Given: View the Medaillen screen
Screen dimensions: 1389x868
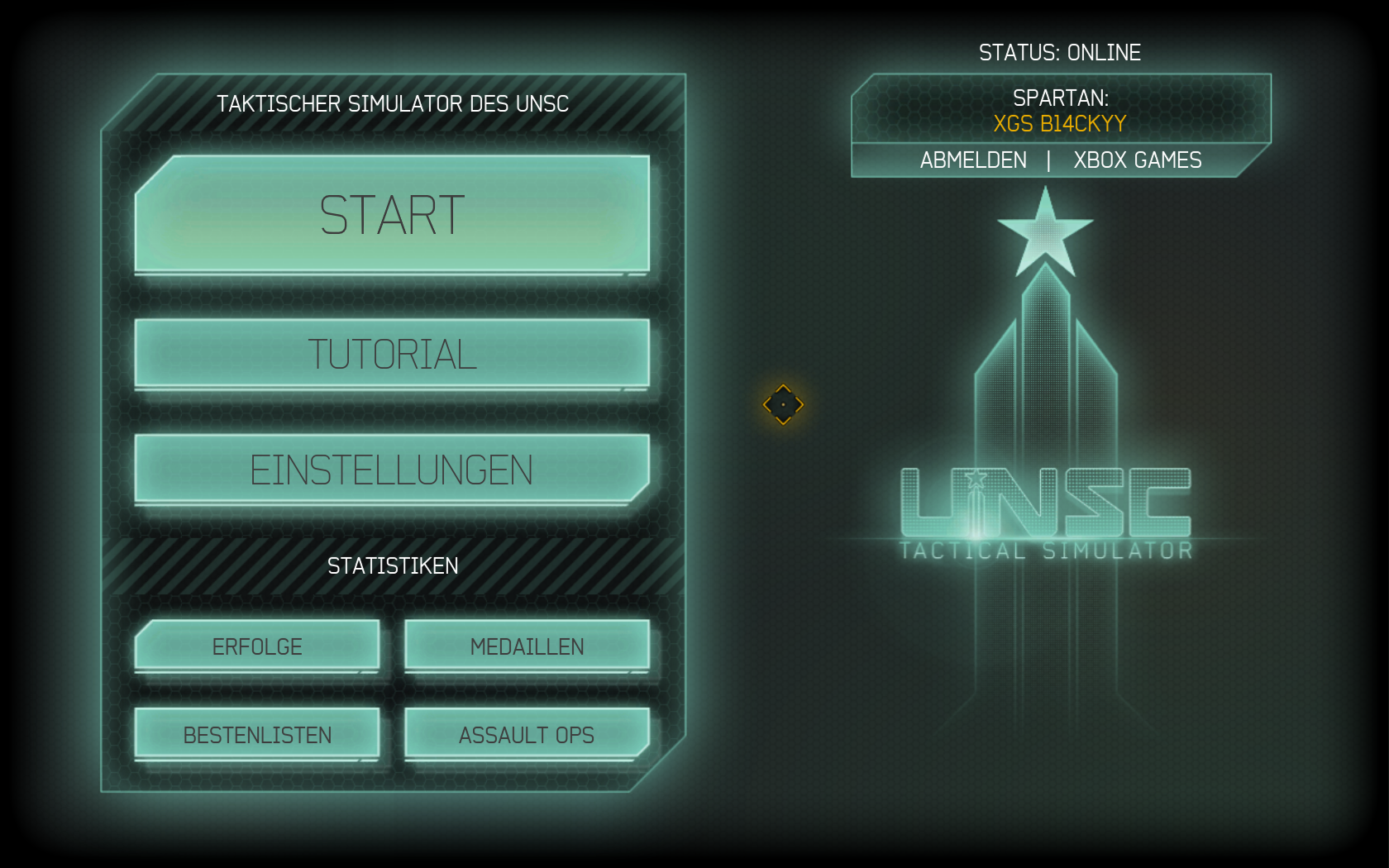Looking at the screenshot, I should [x=527, y=646].
